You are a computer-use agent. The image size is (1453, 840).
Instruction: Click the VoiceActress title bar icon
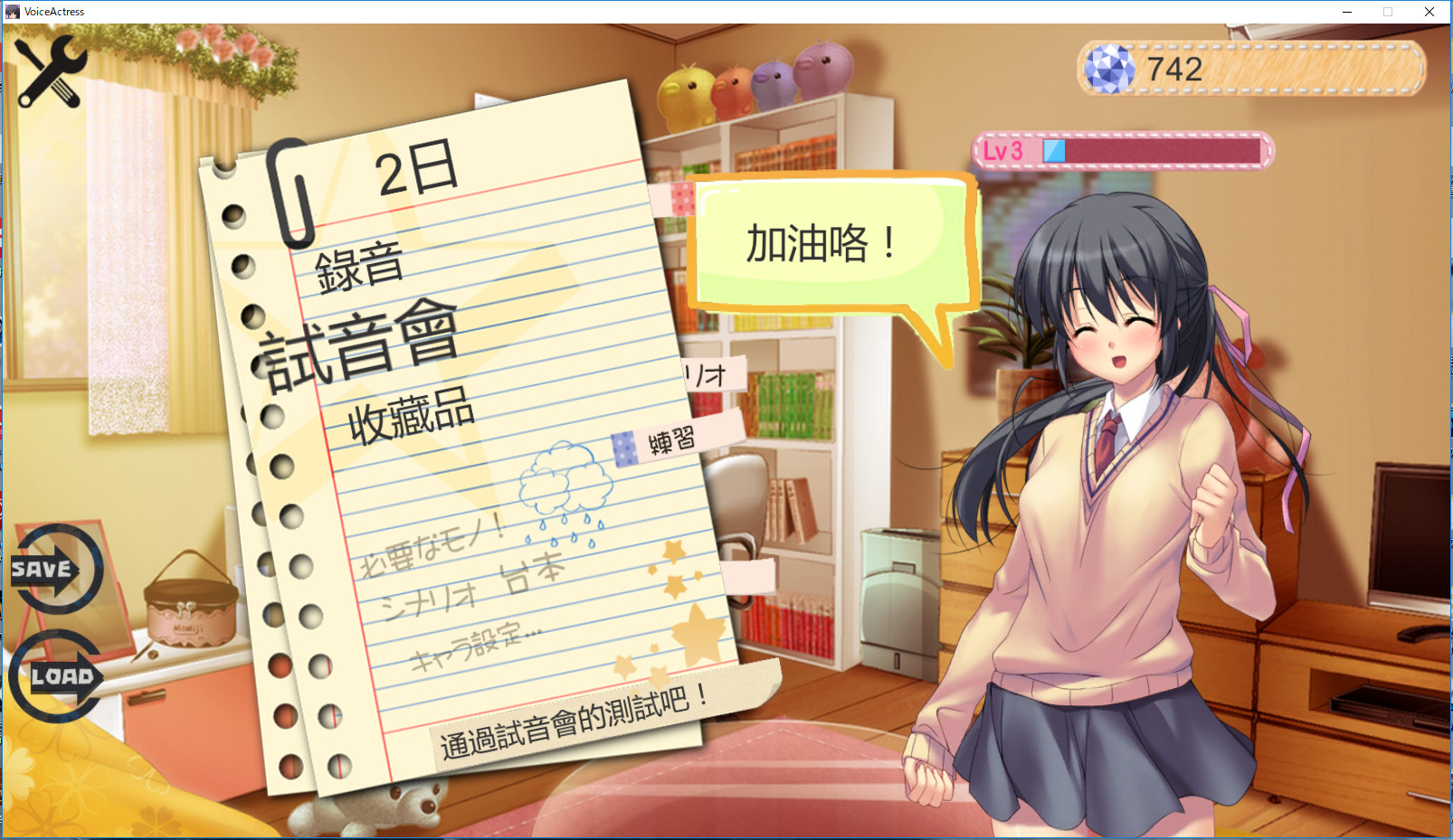click(12, 11)
